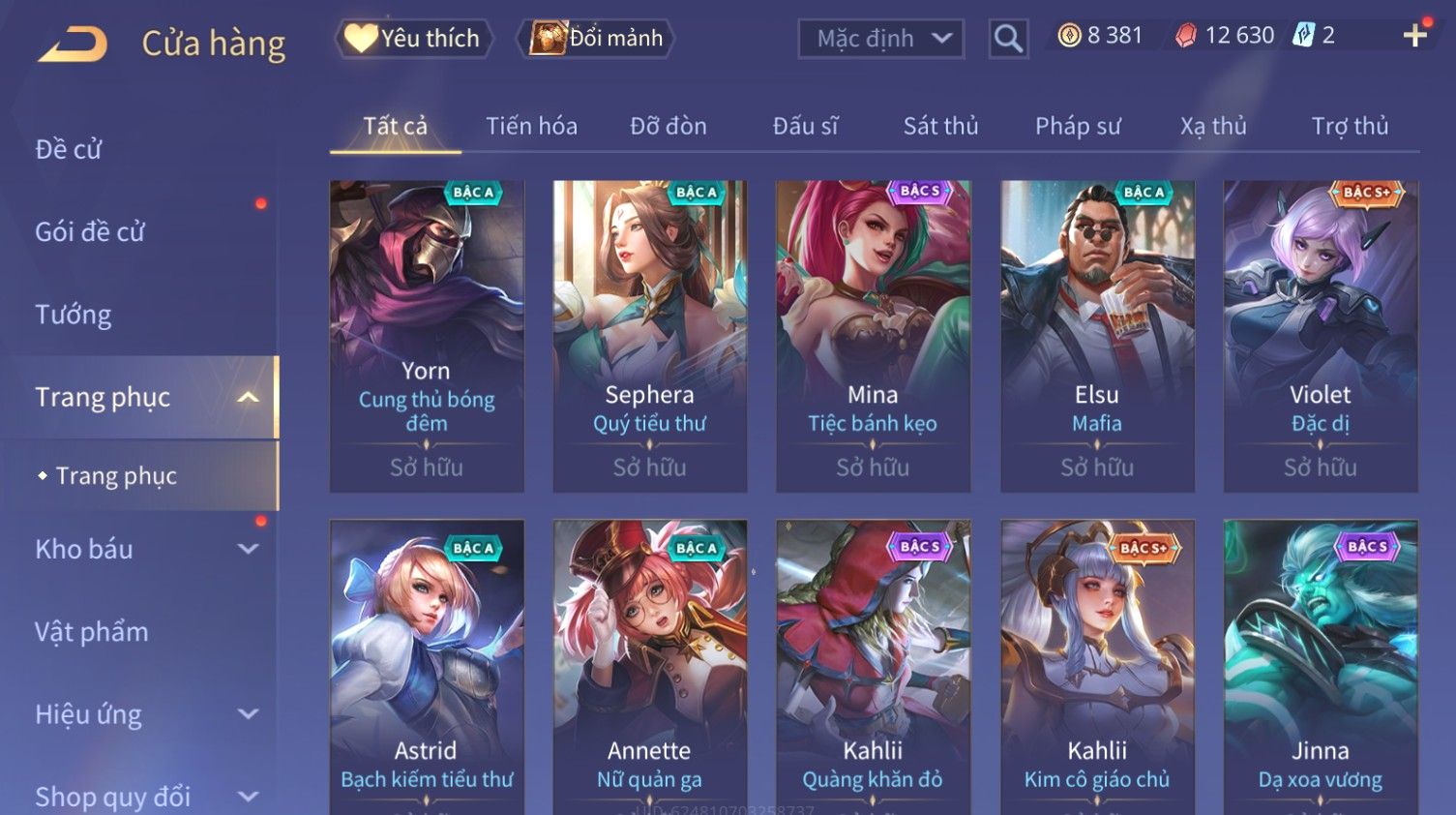Screen dimensions: 1456x815
Task: Select the Yorn Cung thủ bóng đêm skin
Action: (x=427, y=336)
